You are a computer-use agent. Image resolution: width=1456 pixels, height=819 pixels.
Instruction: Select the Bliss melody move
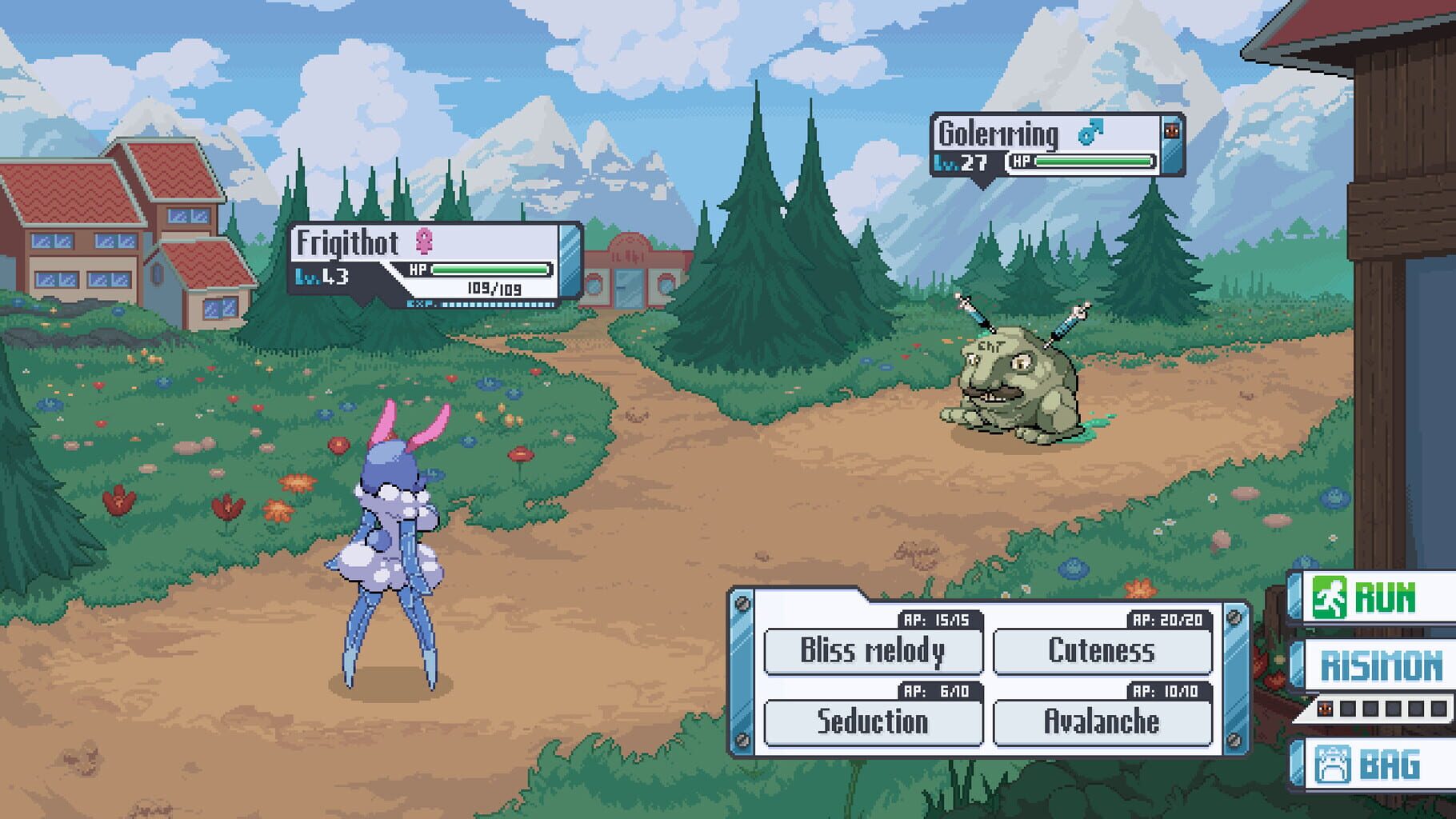point(874,649)
